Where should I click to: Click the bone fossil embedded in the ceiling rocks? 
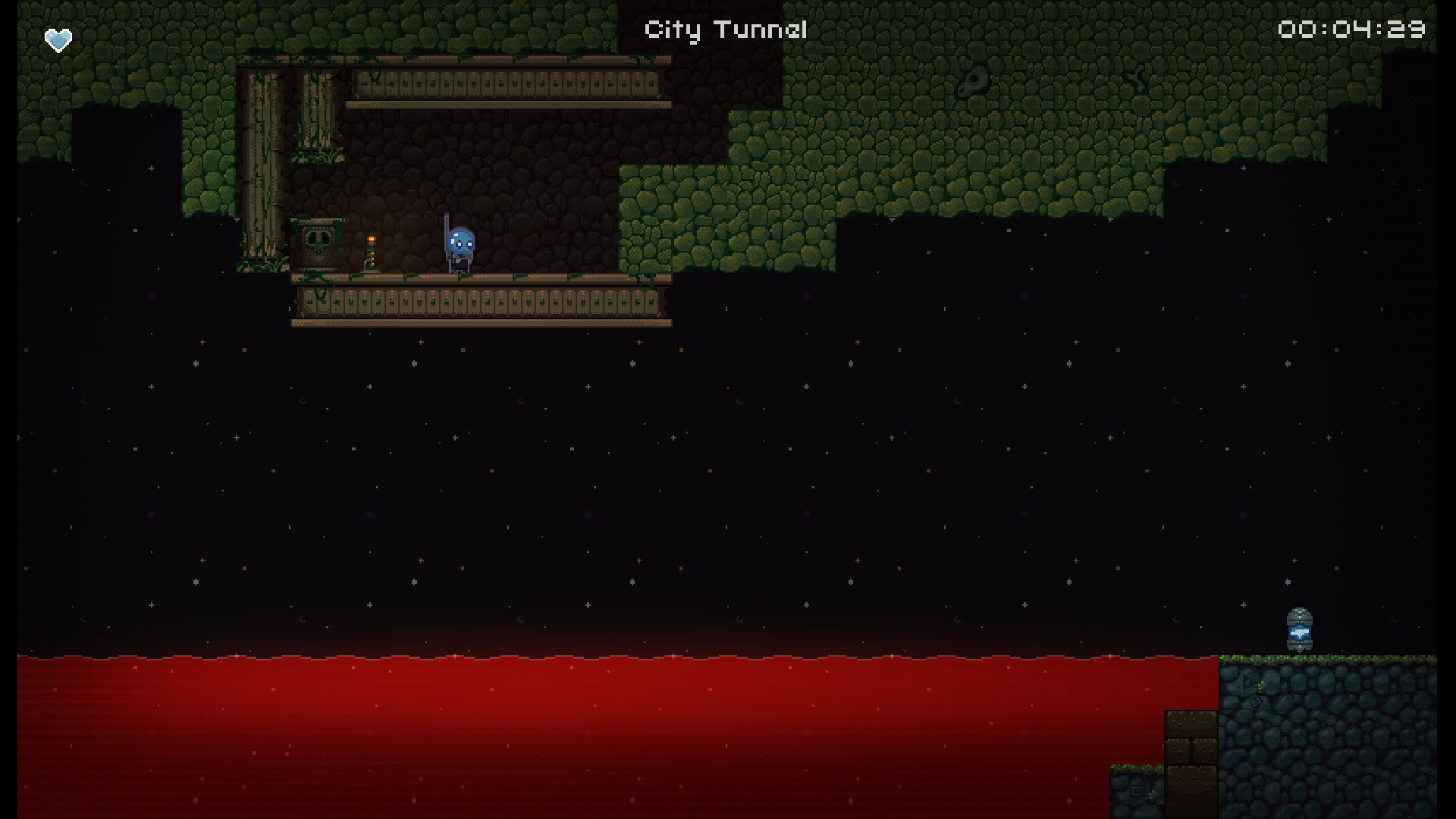(x=973, y=80)
